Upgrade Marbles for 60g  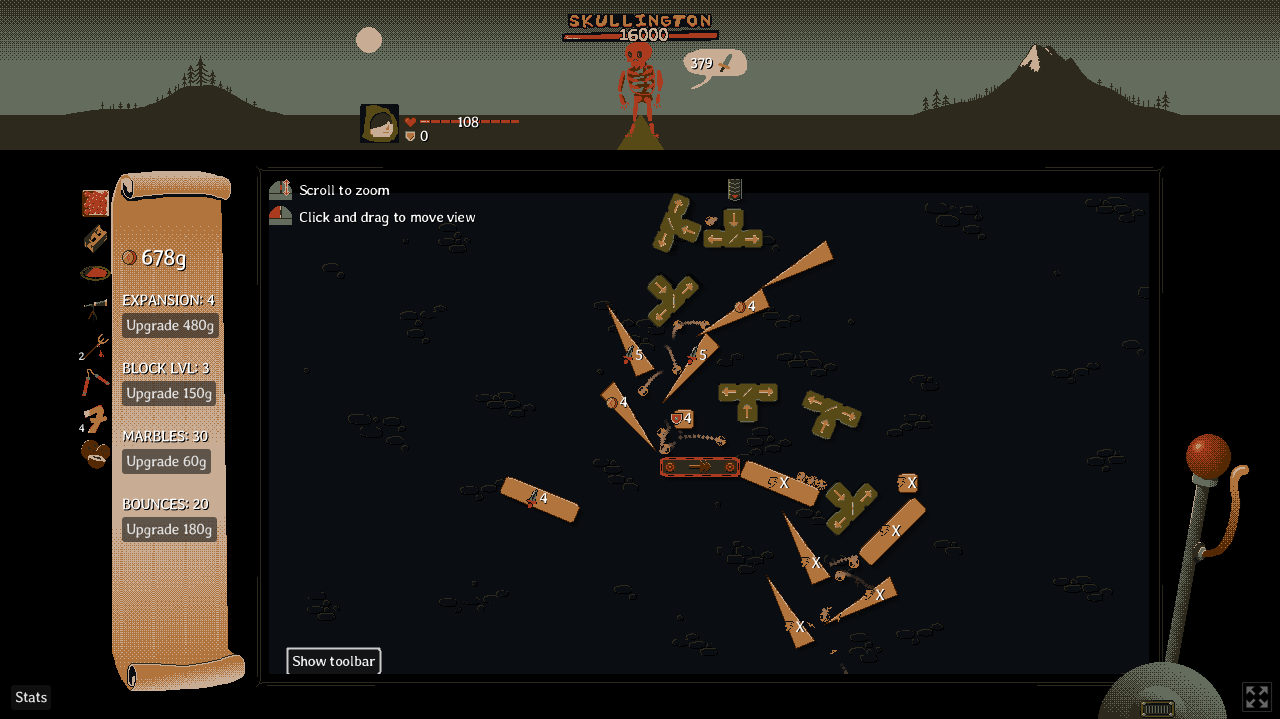click(166, 462)
